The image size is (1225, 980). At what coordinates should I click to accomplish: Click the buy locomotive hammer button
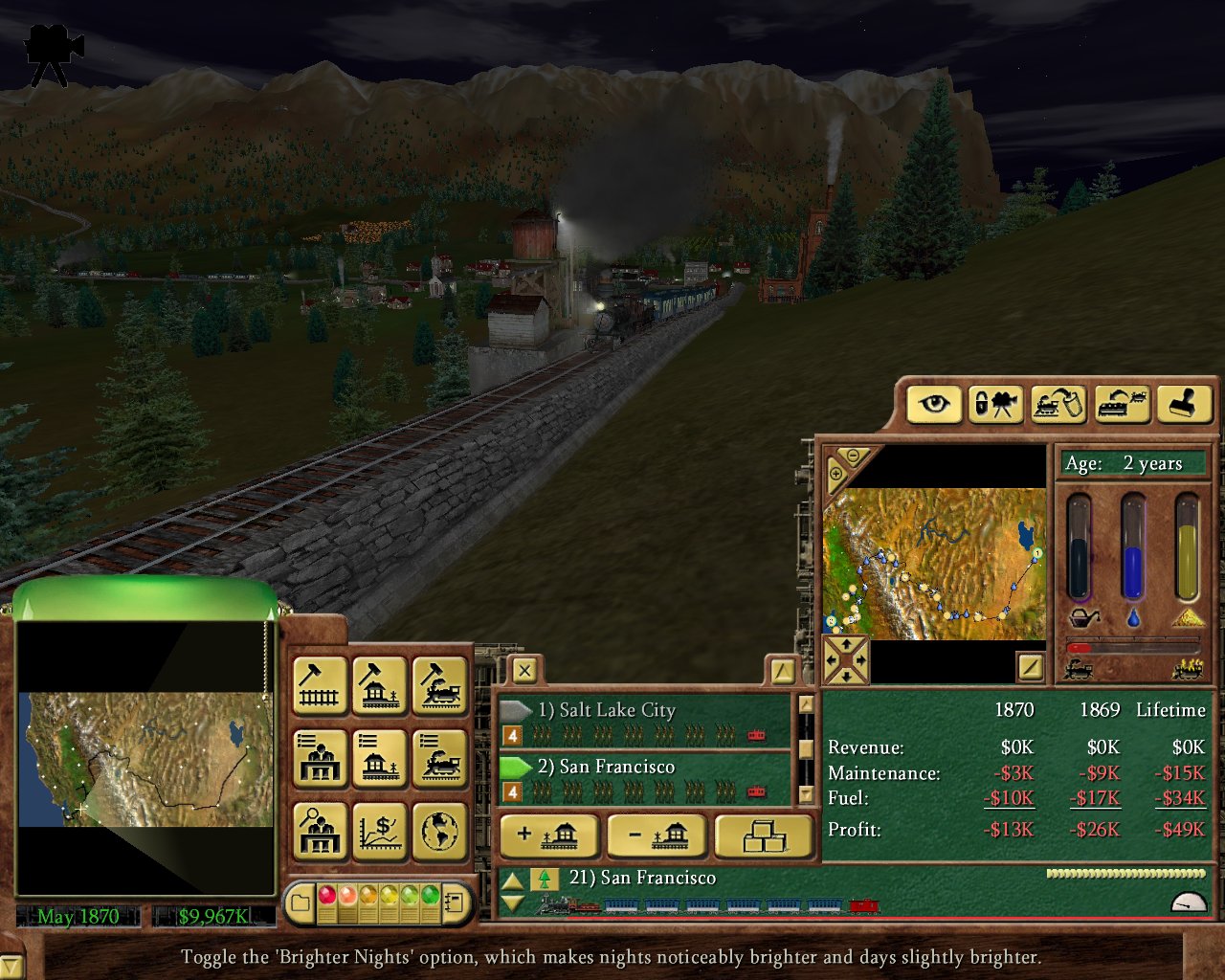tap(440, 684)
